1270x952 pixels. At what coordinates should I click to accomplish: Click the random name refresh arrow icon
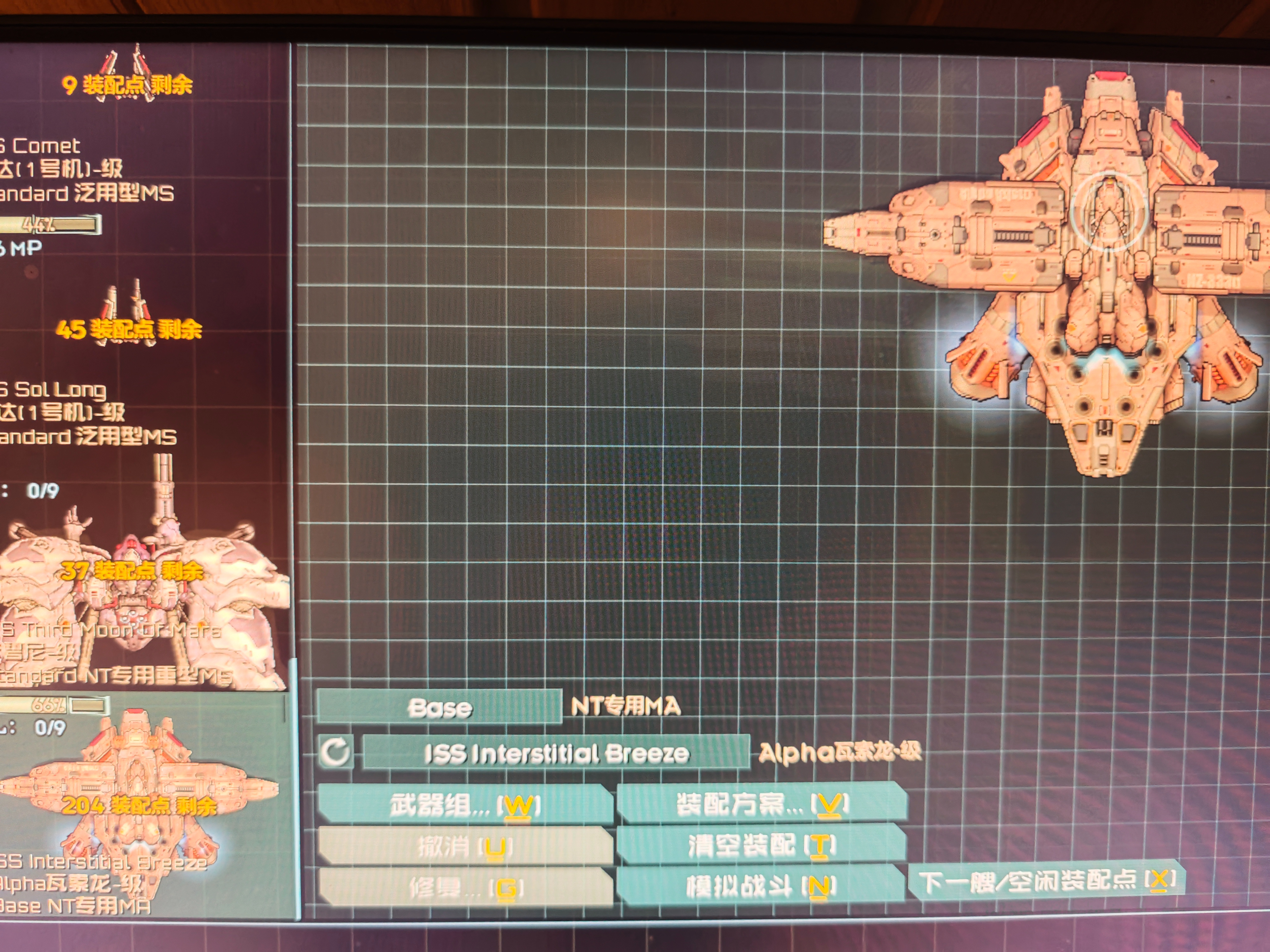pos(335,752)
